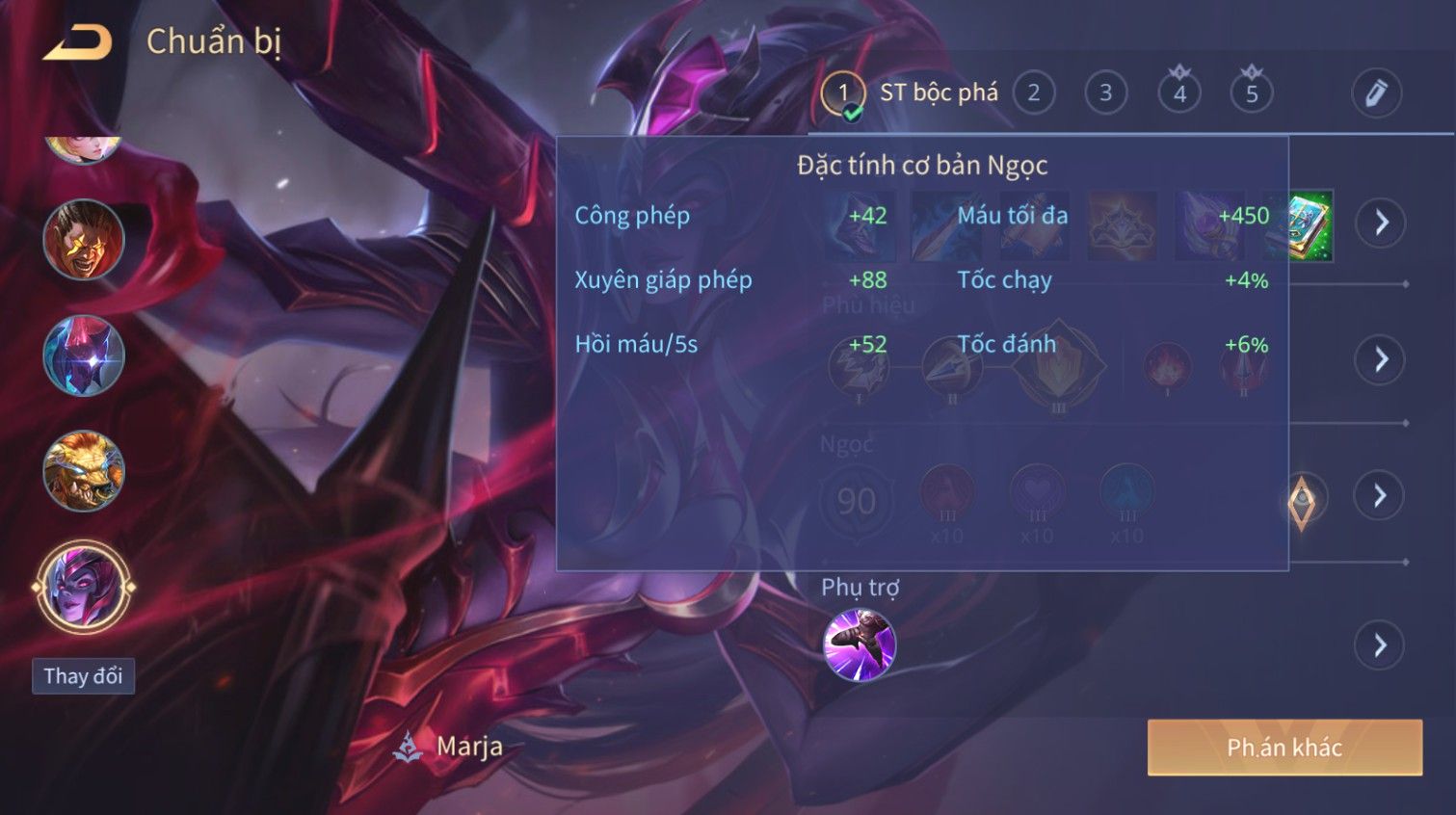
Task: Open the equipment row arrow beside the book item
Action: [1381, 223]
